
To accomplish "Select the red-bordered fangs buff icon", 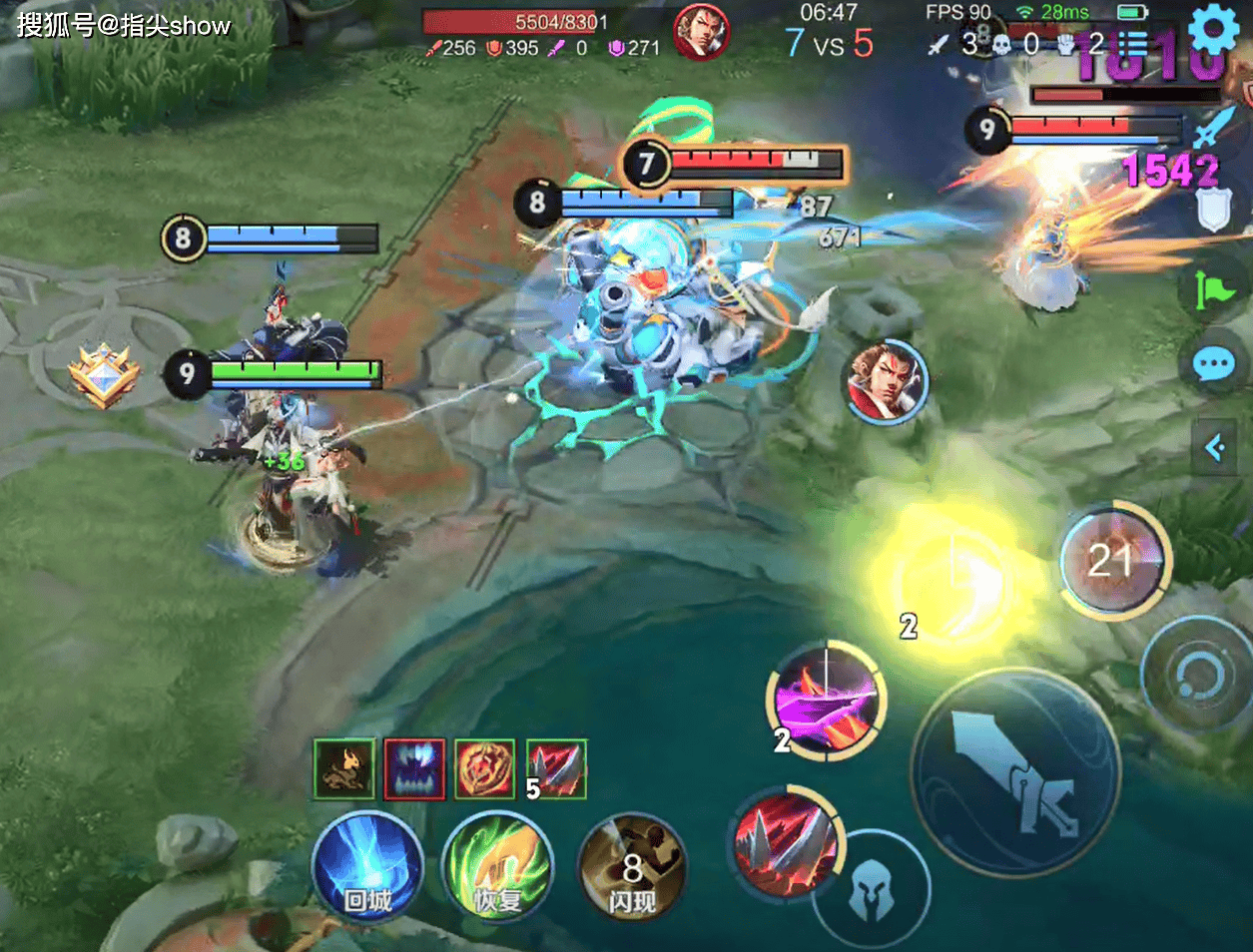I will [414, 769].
